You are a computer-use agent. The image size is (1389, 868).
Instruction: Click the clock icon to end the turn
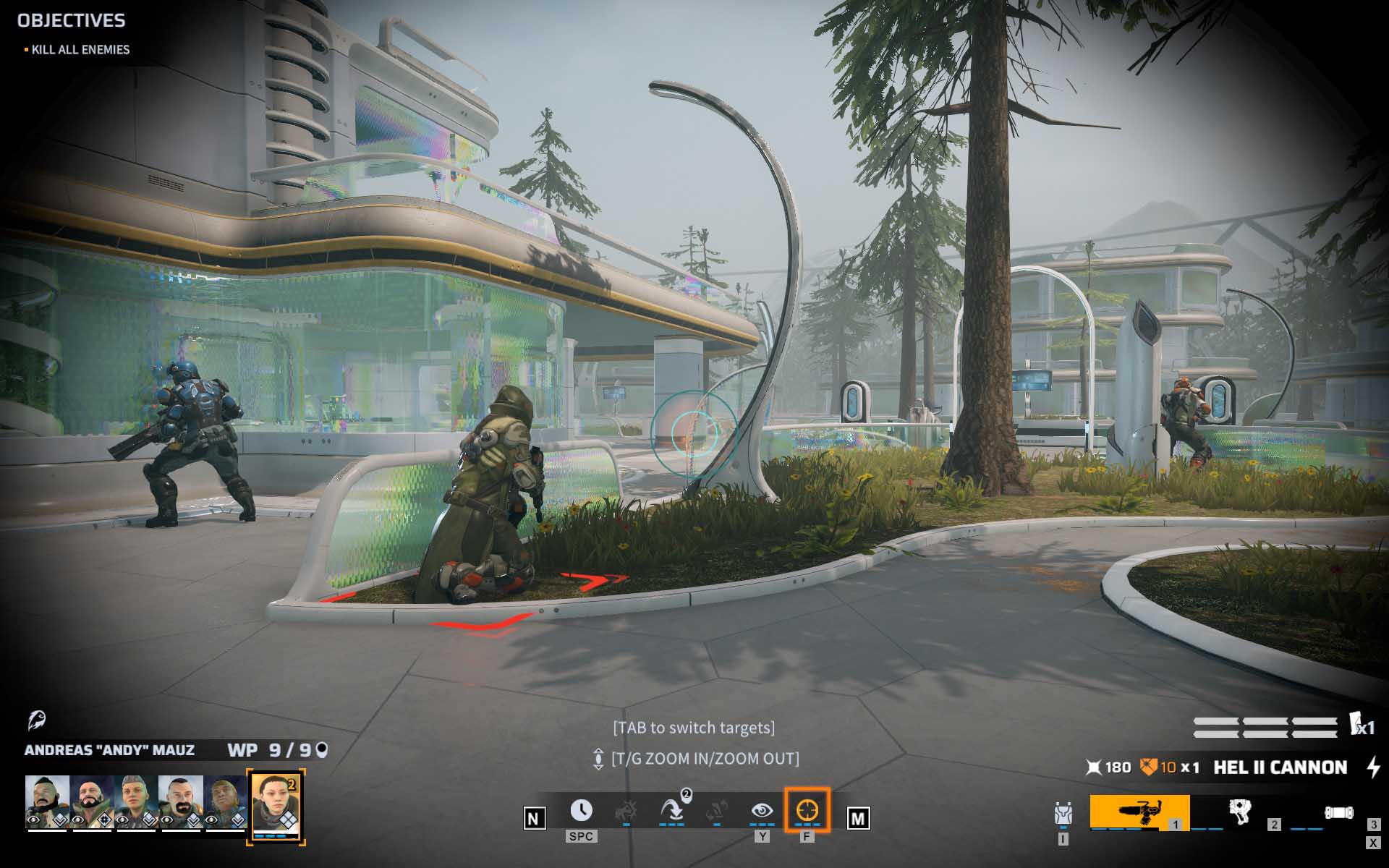click(581, 811)
